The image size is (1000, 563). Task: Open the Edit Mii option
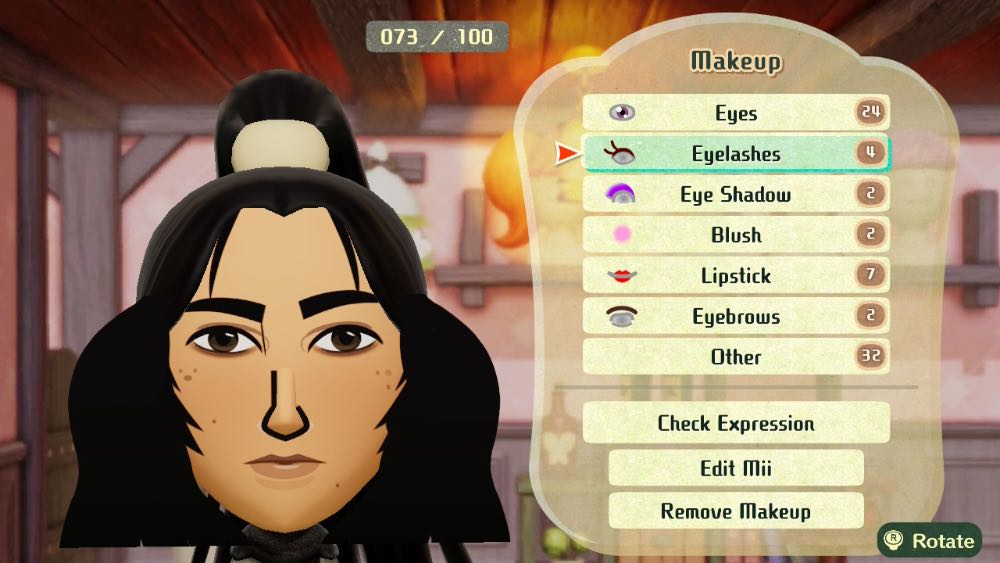coord(735,468)
